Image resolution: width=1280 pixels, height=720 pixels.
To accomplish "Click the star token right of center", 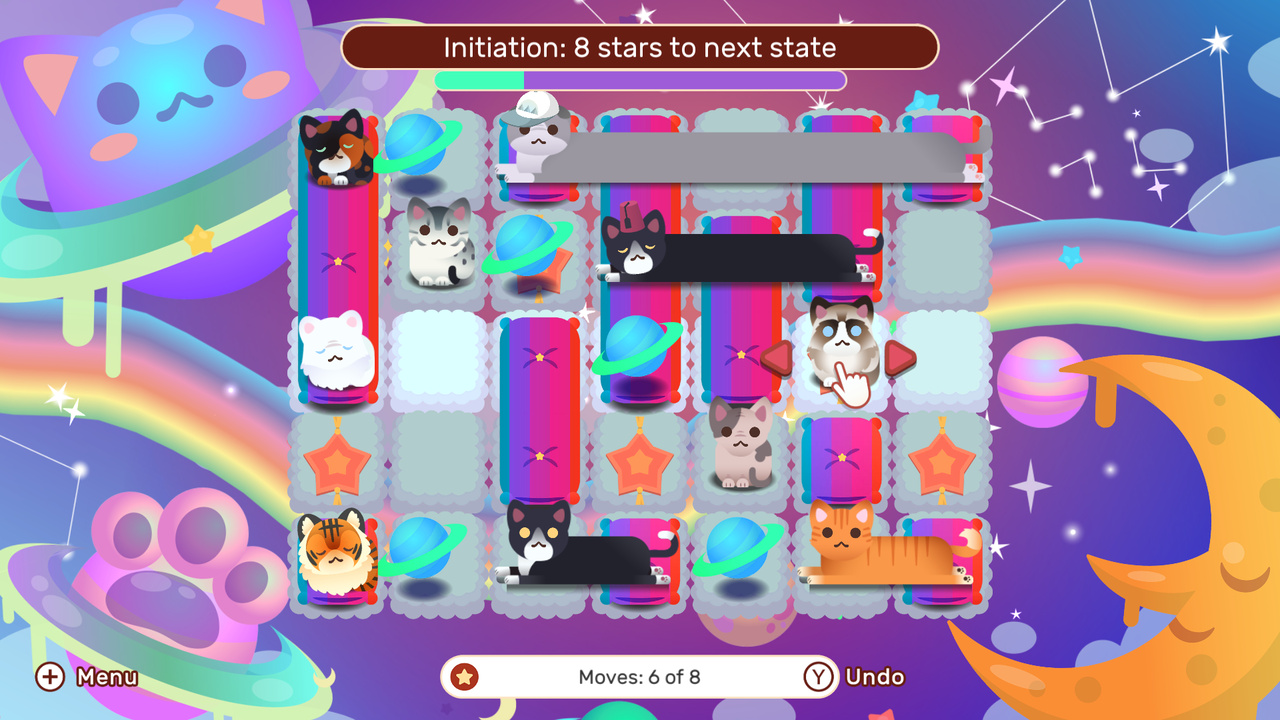I will pyautogui.click(x=638, y=462).
